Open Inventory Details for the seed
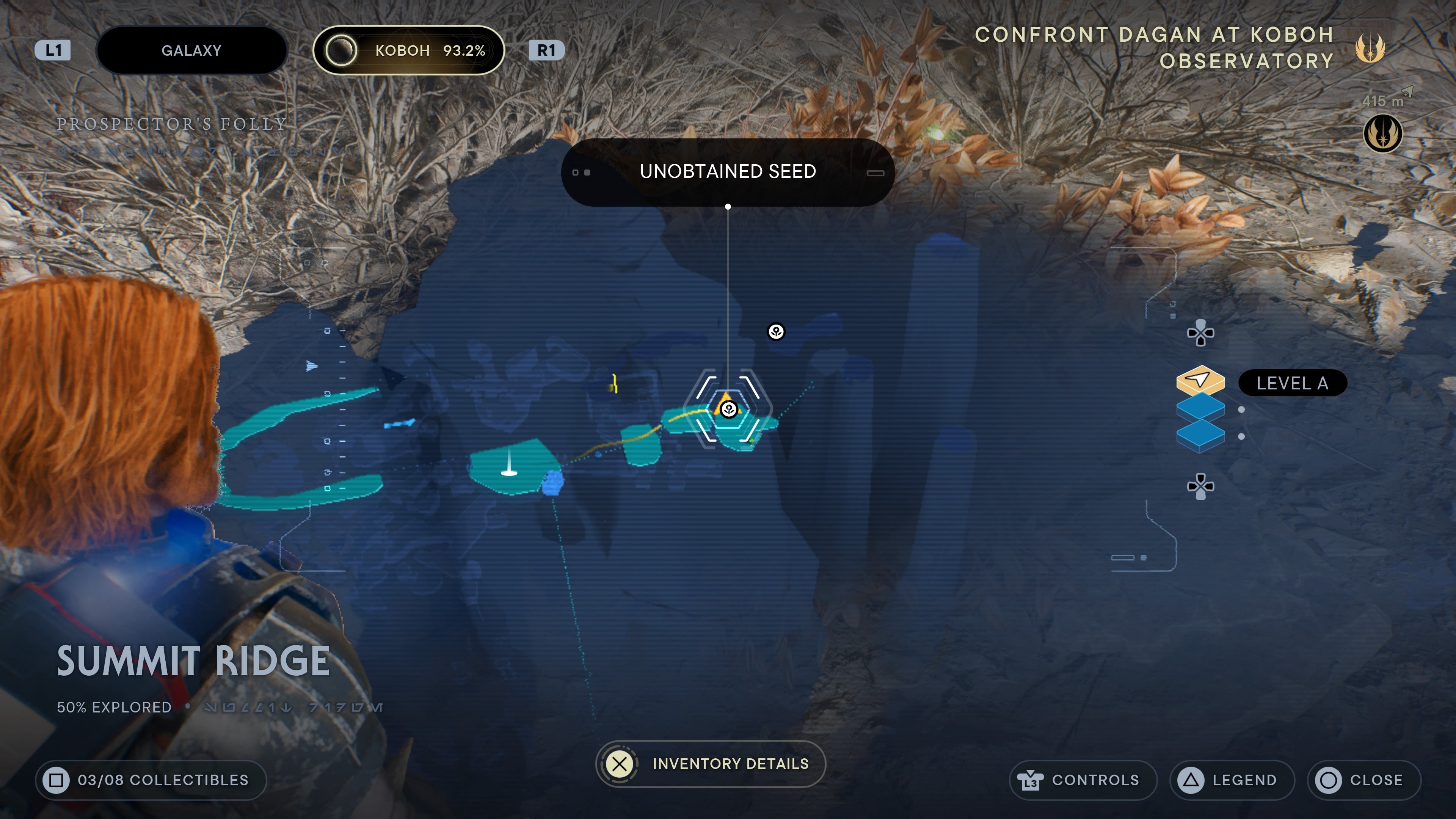 [711, 764]
